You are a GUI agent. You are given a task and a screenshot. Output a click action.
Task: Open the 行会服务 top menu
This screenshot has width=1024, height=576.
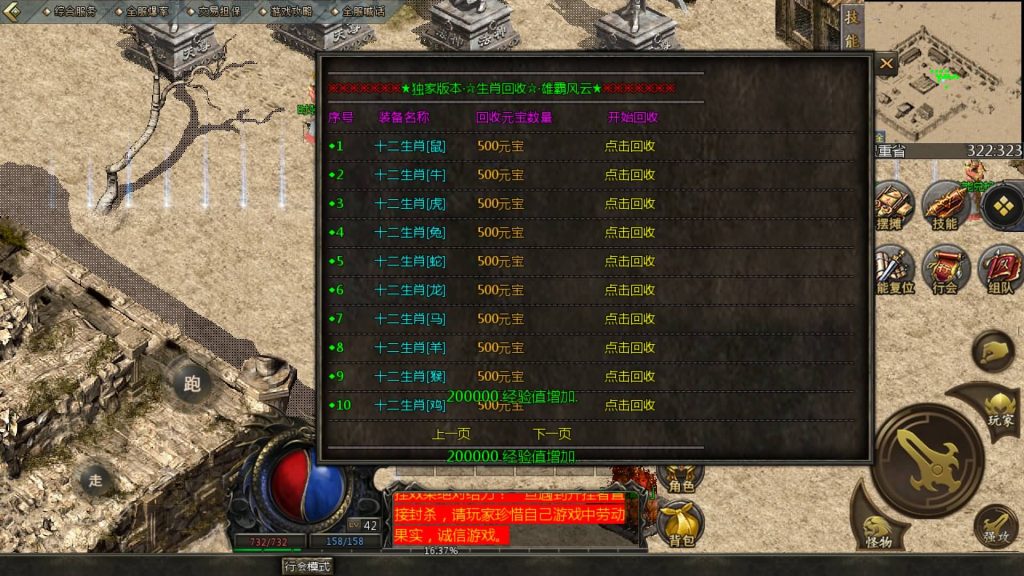(76, 11)
